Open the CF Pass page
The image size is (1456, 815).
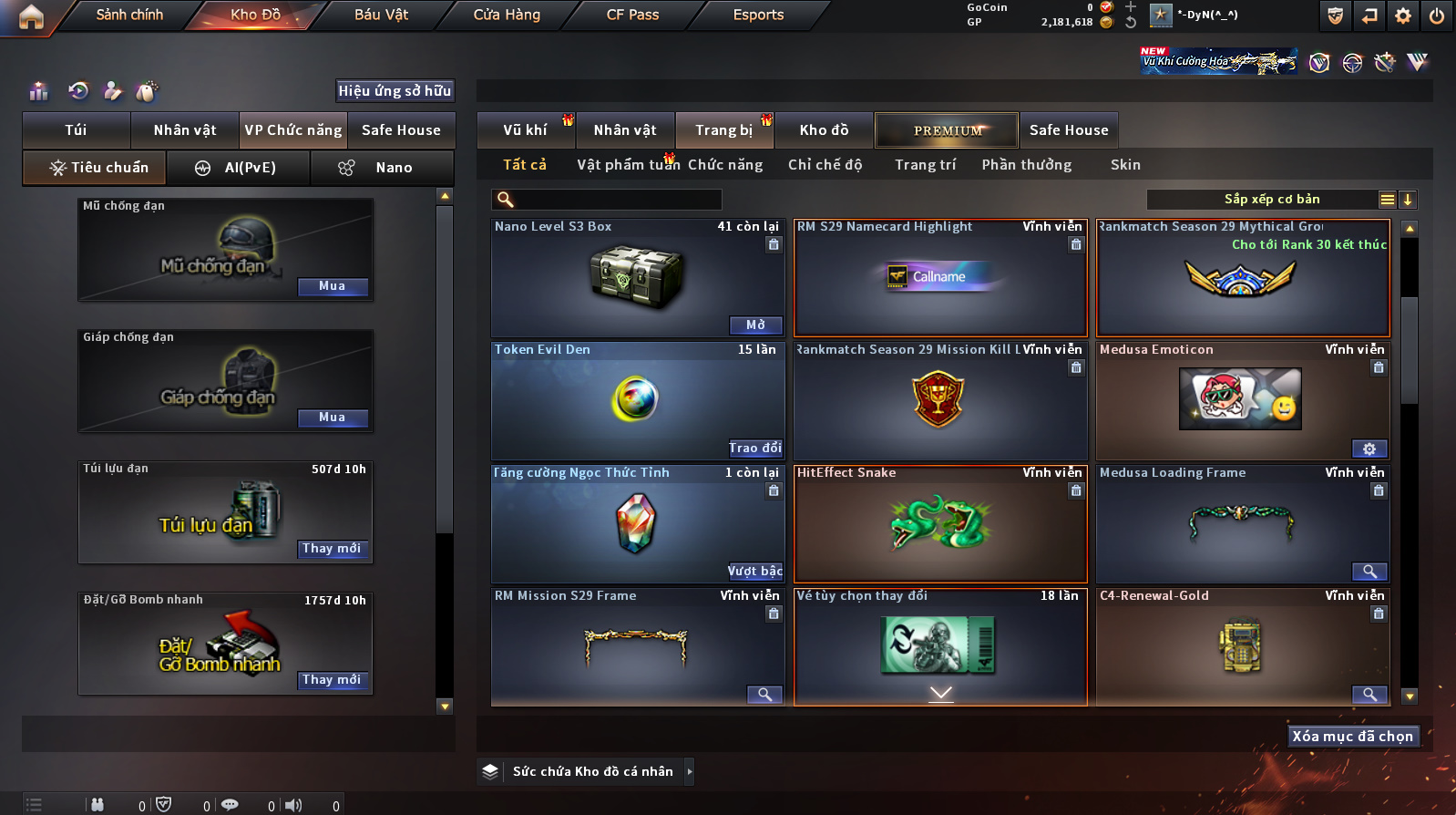(x=632, y=15)
